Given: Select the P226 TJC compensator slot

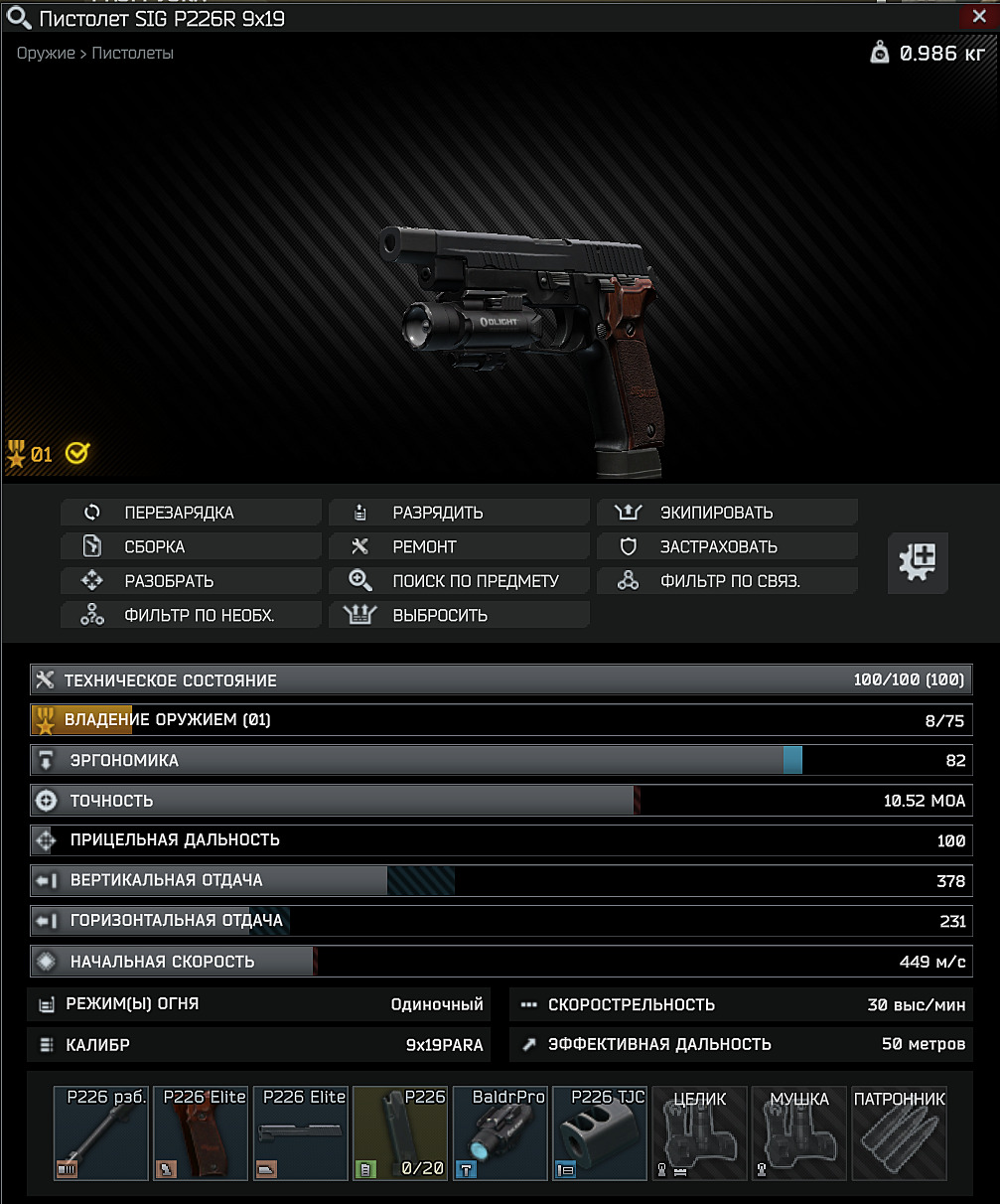Looking at the screenshot, I should pos(599,1133).
